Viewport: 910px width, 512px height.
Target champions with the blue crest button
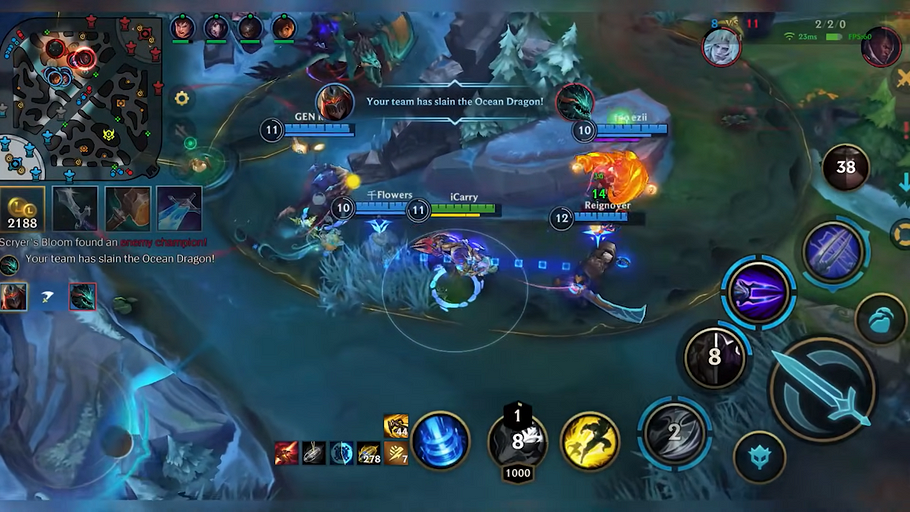point(760,458)
